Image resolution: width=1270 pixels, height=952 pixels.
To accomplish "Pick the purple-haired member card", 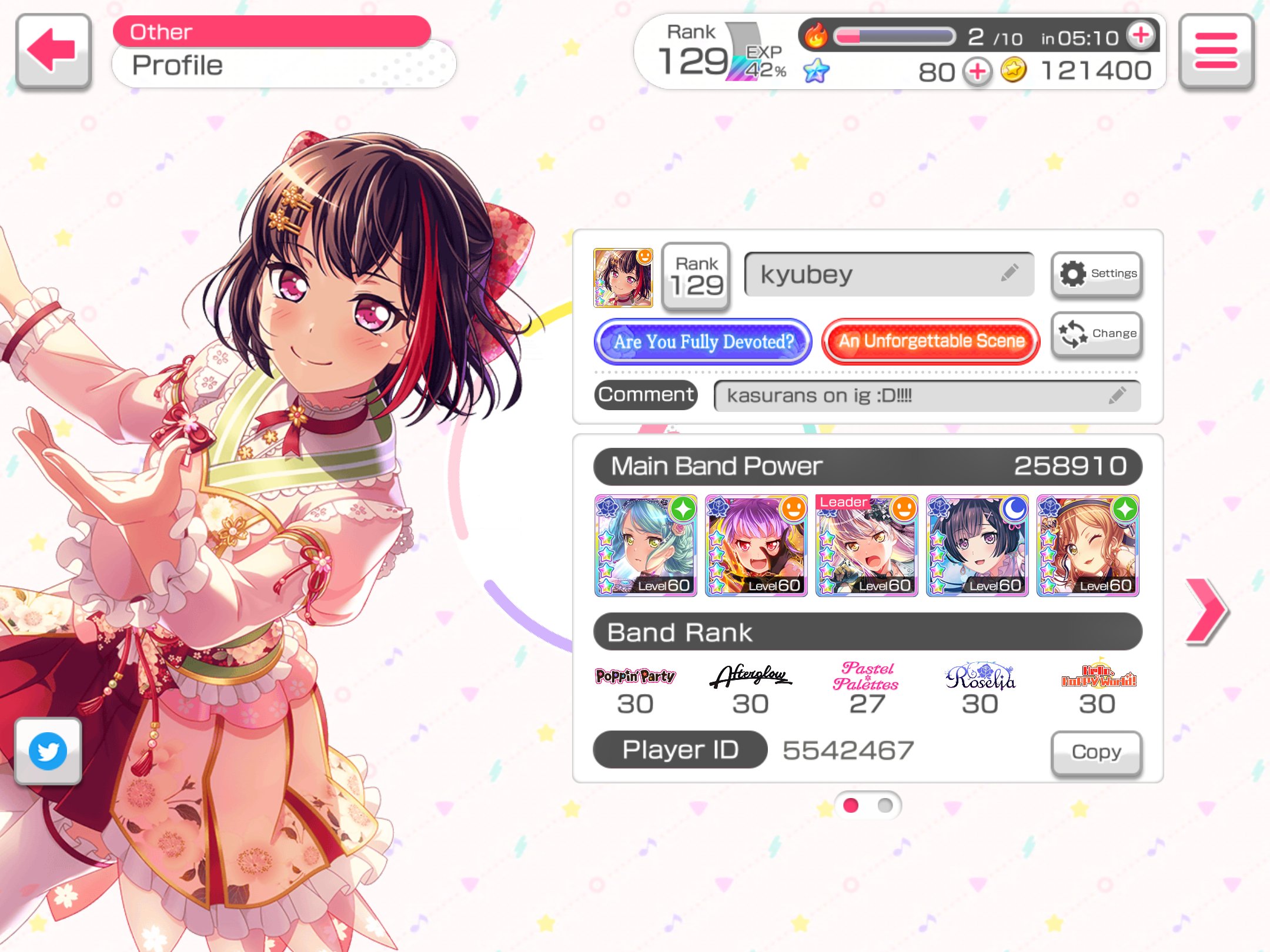I will pyautogui.click(x=756, y=545).
